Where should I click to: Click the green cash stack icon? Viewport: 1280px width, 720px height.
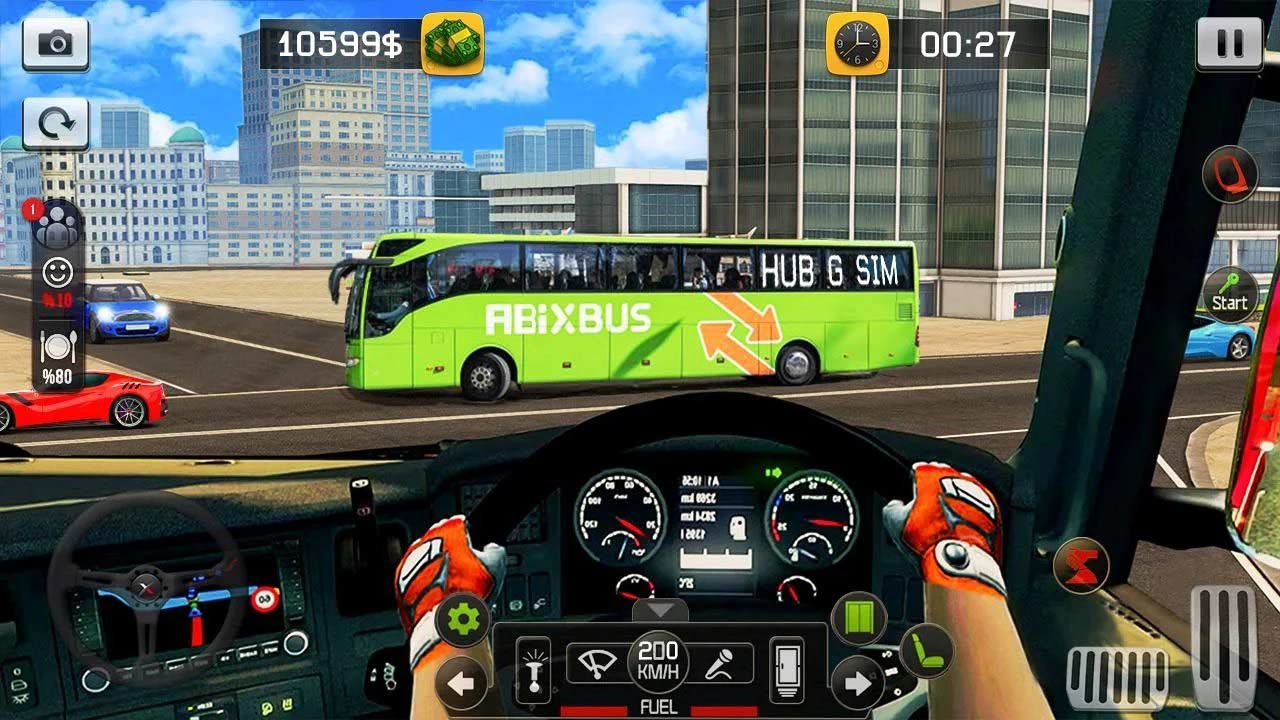[x=452, y=45]
